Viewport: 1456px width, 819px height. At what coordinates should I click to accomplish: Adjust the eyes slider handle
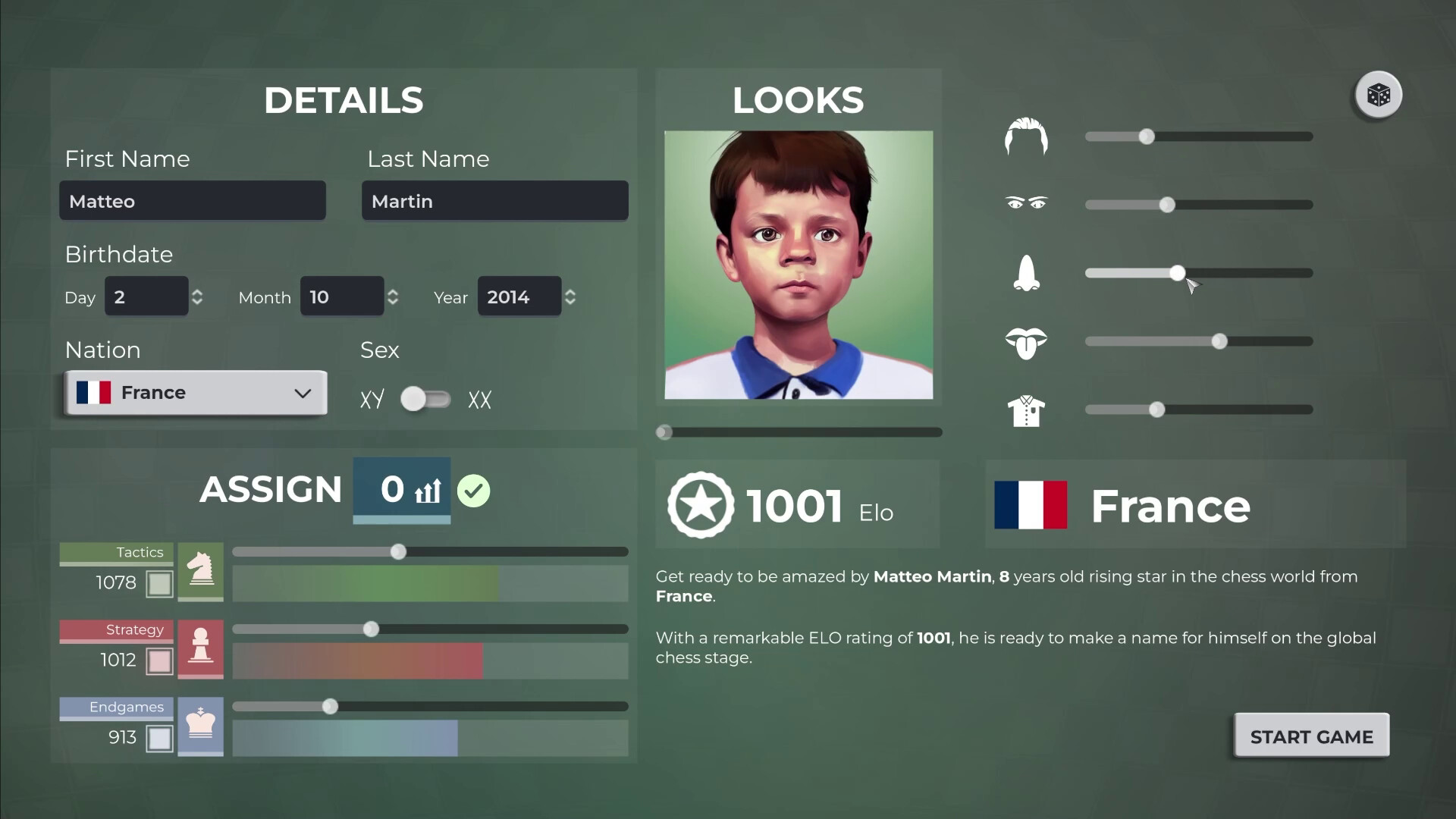coord(1167,205)
